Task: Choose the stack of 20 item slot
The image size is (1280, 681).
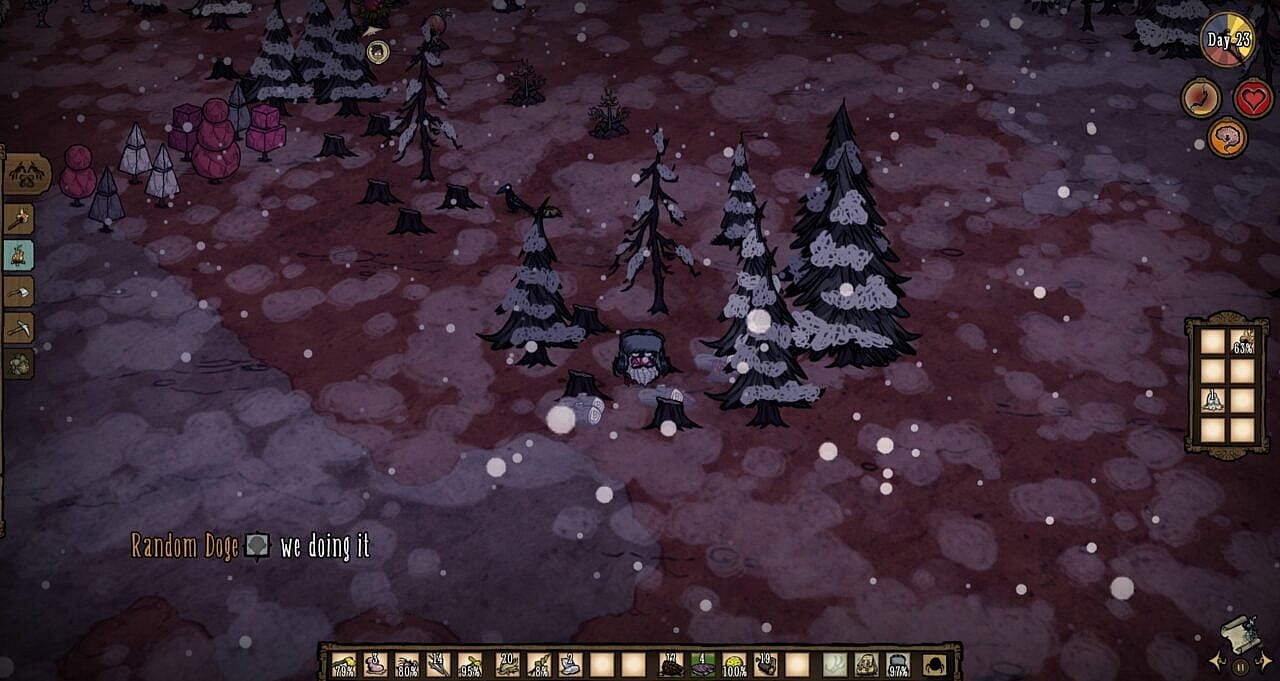Action: [508, 664]
